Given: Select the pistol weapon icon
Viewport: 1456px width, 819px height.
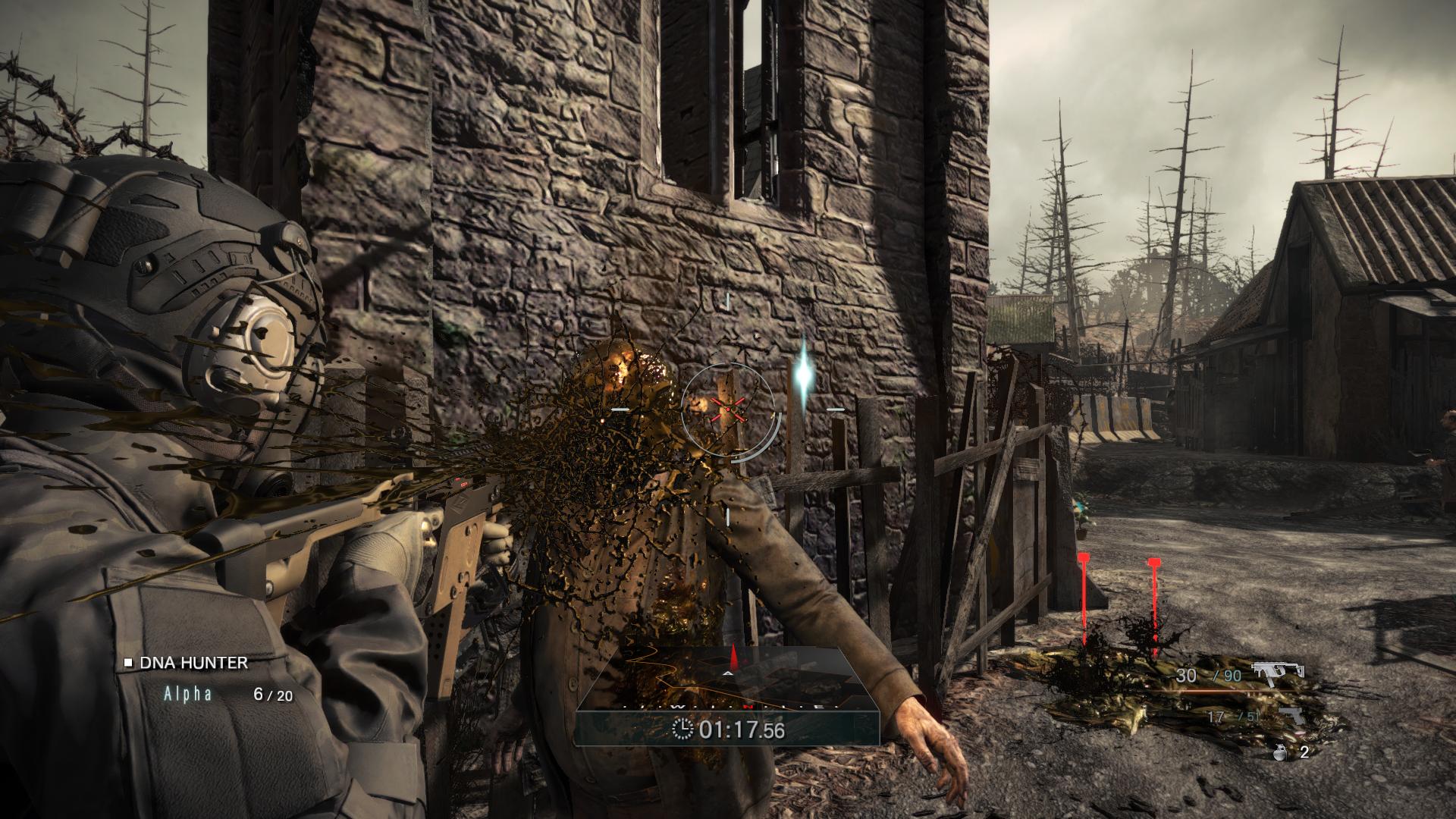Looking at the screenshot, I should [1291, 717].
